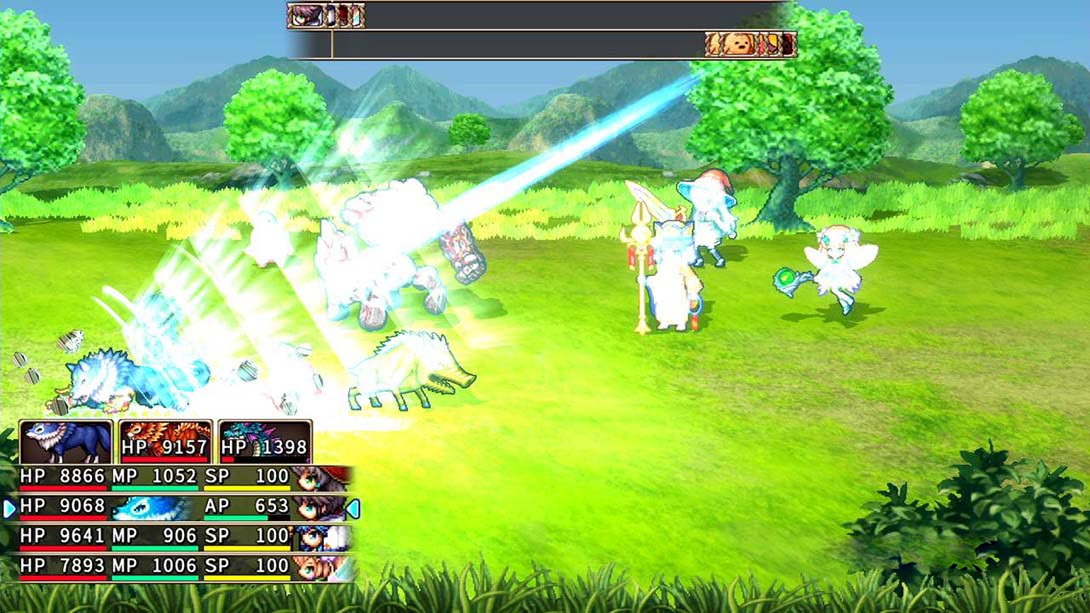1090x613 pixels.
Task: Select the teal dragon portrait with 1398 HP
Action: 265,442
